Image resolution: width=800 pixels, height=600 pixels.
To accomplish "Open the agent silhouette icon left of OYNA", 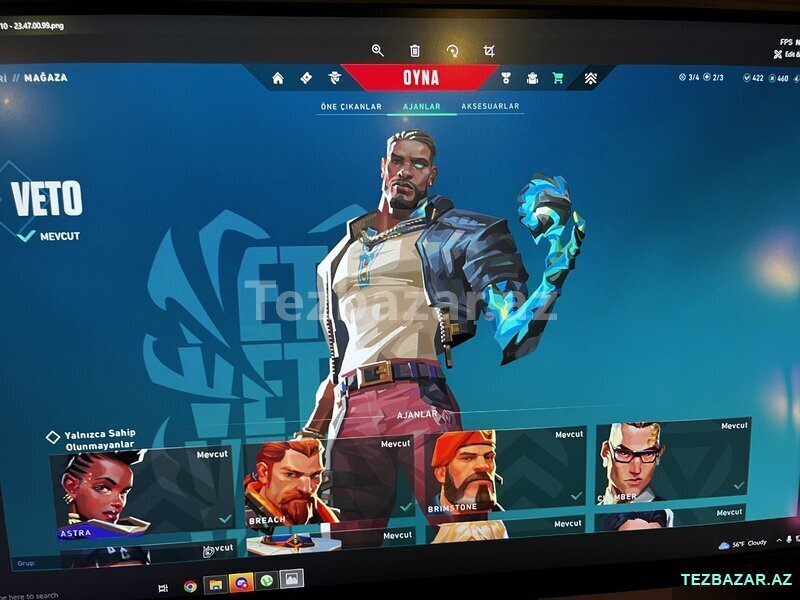I will (334, 78).
